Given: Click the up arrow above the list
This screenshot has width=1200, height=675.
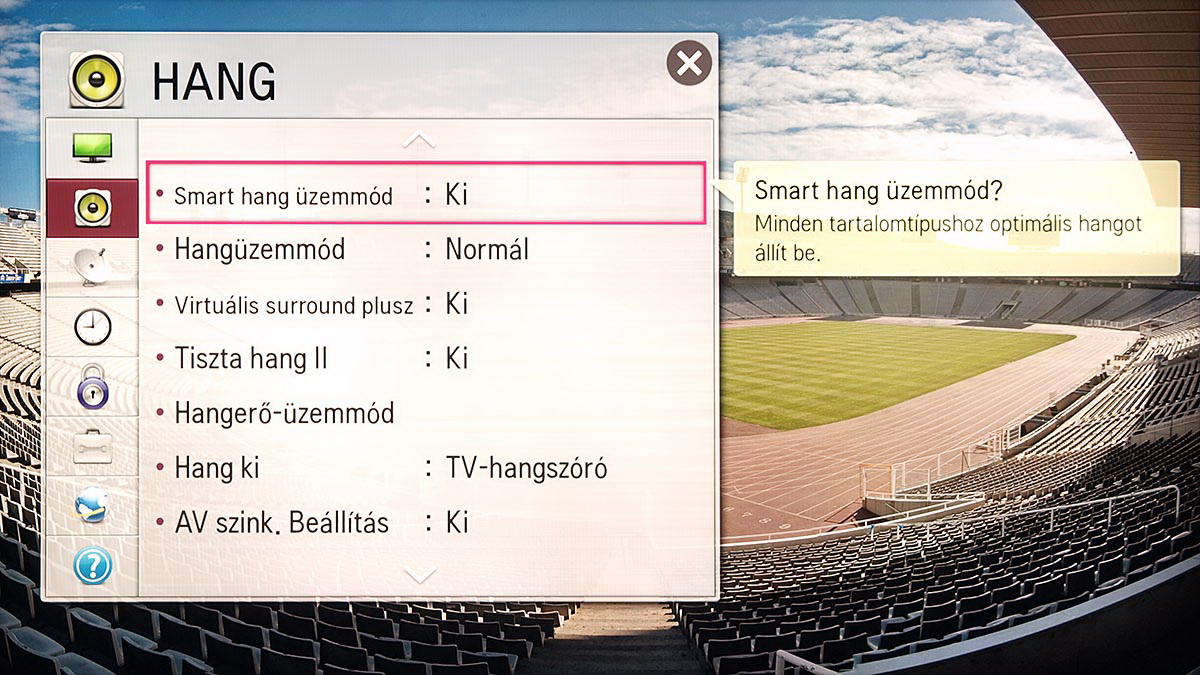Looking at the screenshot, I should (419, 141).
